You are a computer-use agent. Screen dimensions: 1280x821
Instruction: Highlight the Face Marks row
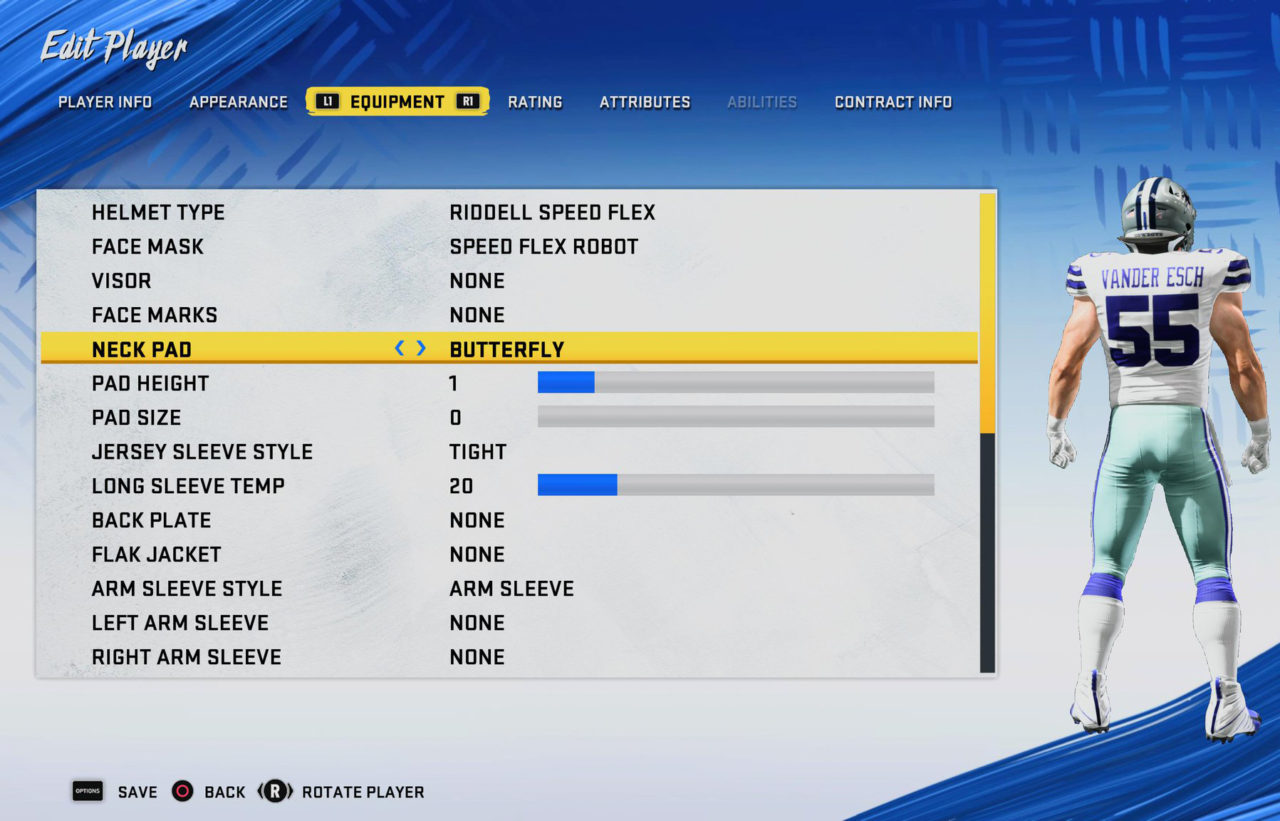click(507, 315)
